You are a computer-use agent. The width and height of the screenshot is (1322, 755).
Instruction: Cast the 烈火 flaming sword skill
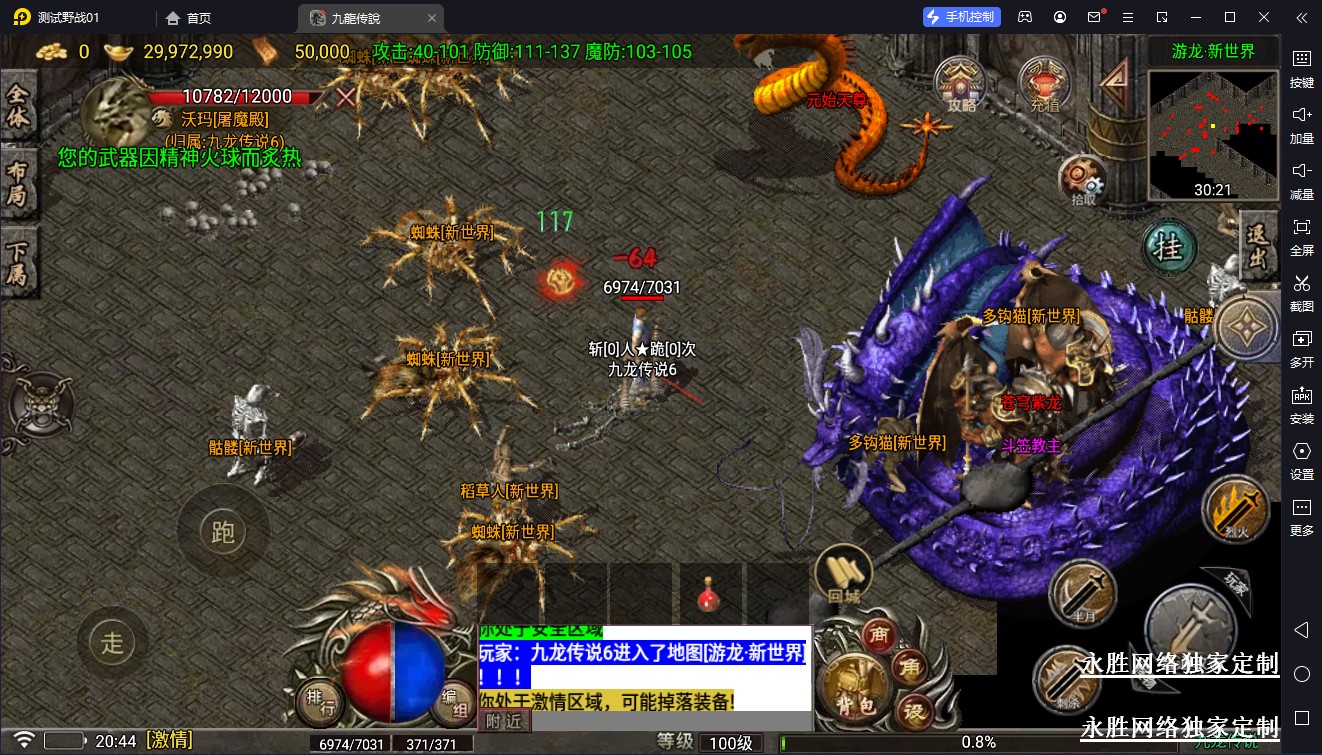(1235, 511)
